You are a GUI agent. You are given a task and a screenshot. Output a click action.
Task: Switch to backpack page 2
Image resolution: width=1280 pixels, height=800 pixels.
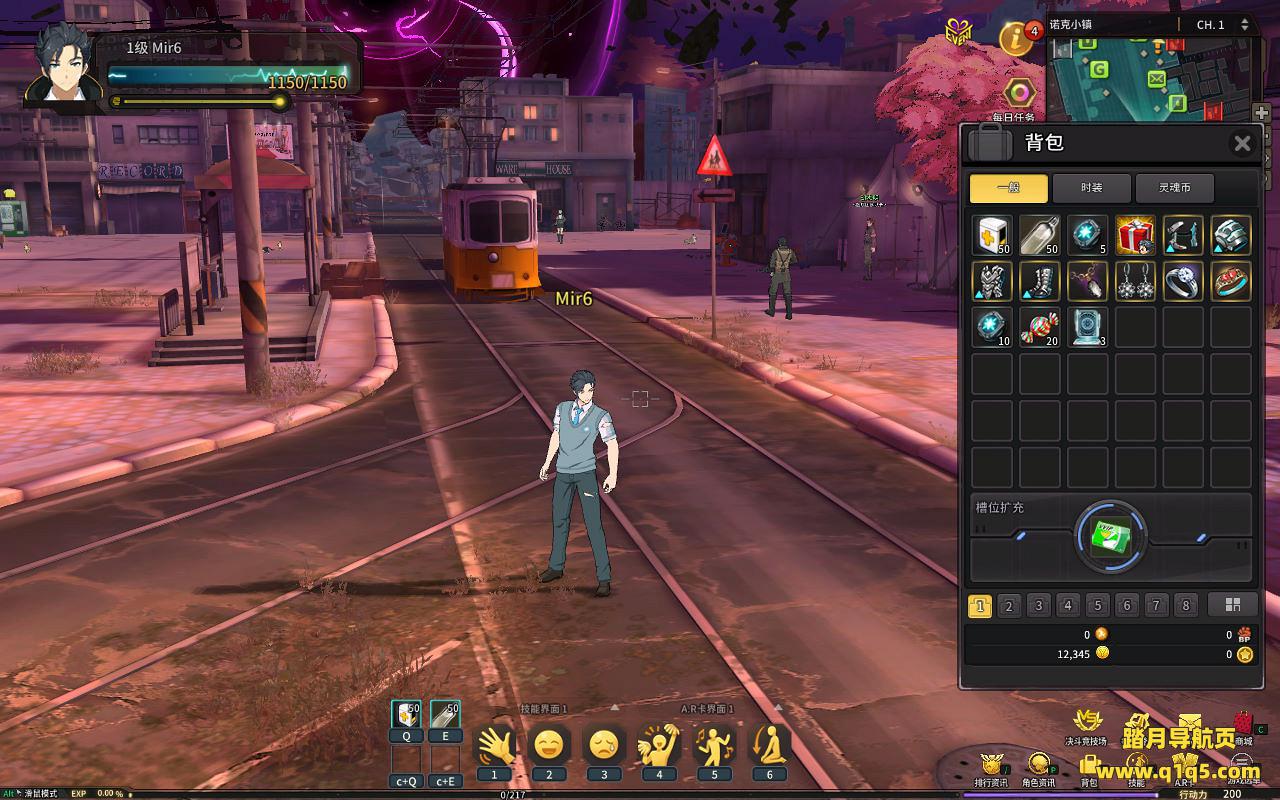click(x=1009, y=605)
